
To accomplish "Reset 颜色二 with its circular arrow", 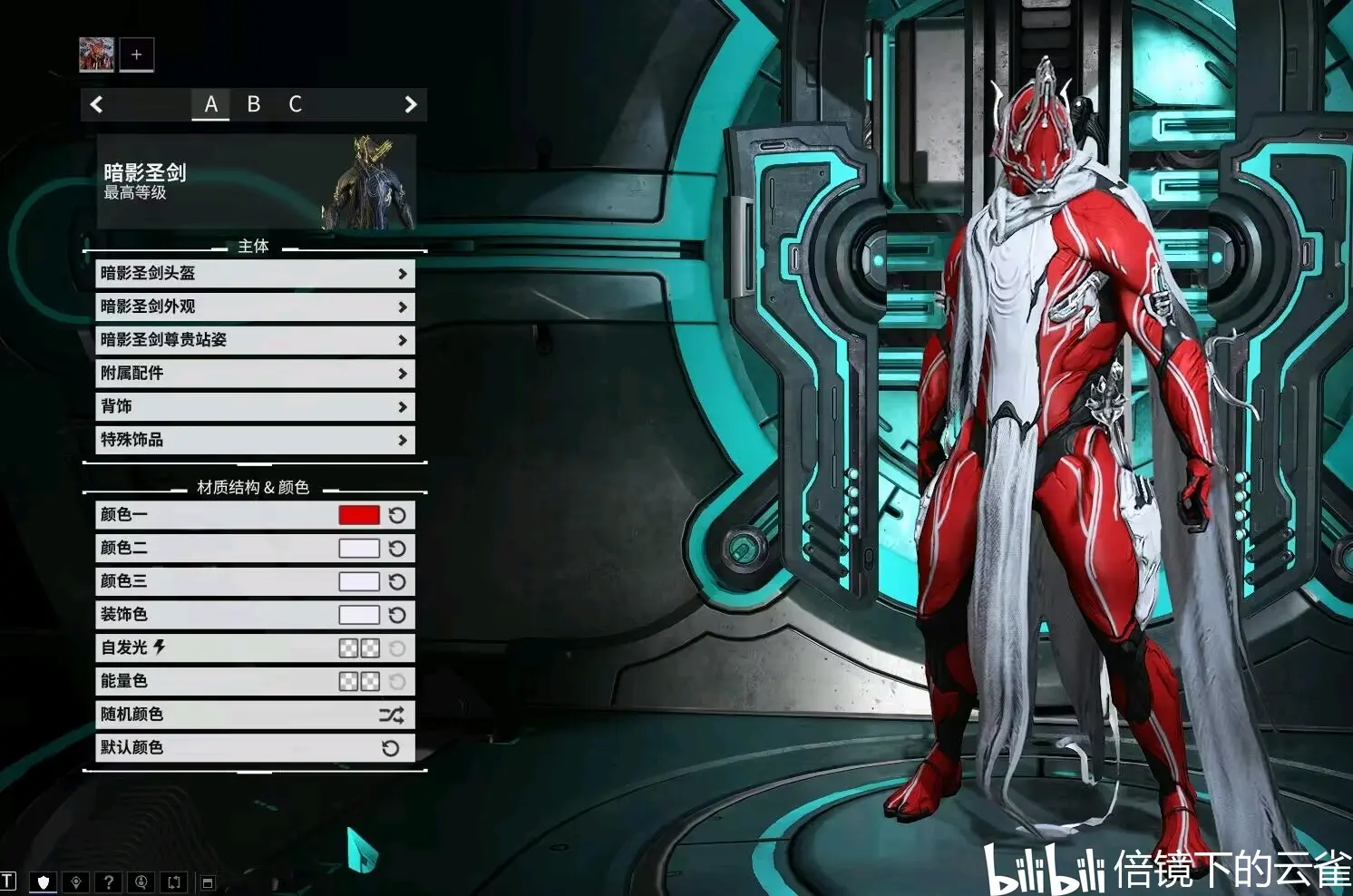I will click(x=397, y=549).
